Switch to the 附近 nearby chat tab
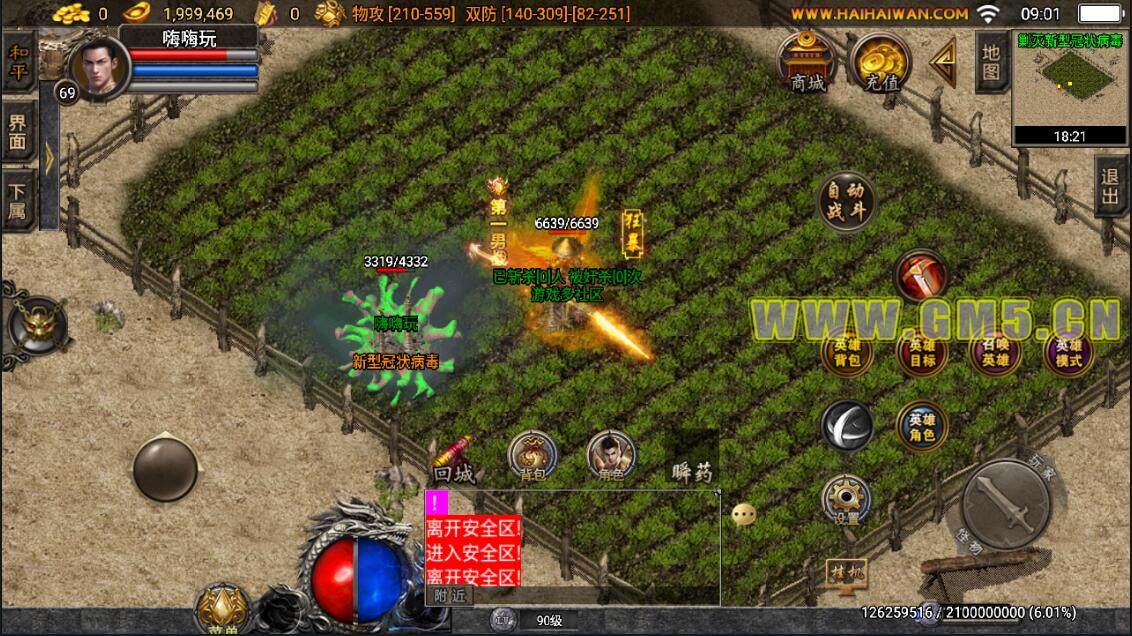The height and width of the screenshot is (636, 1132). pyautogui.click(x=449, y=595)
